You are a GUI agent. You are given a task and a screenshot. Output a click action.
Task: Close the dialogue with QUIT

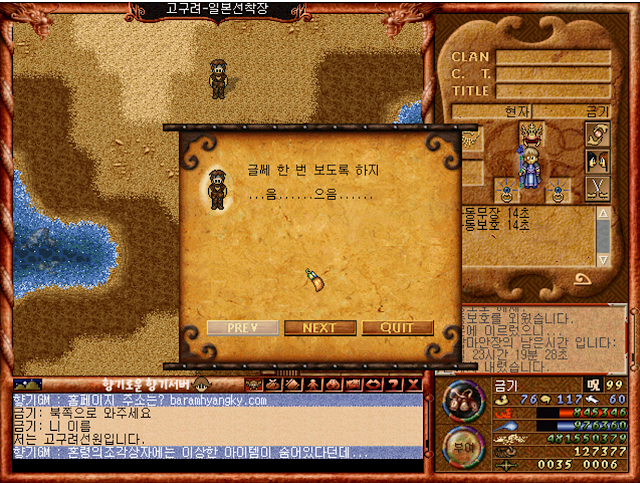[x=398, y=328]
